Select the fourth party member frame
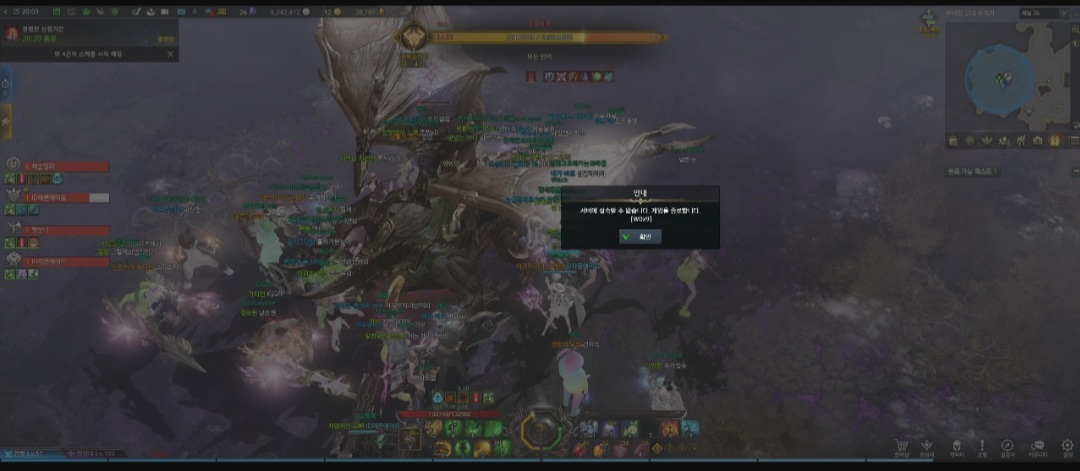This screenshot has width=1080, height=471. tap(60, 262)
